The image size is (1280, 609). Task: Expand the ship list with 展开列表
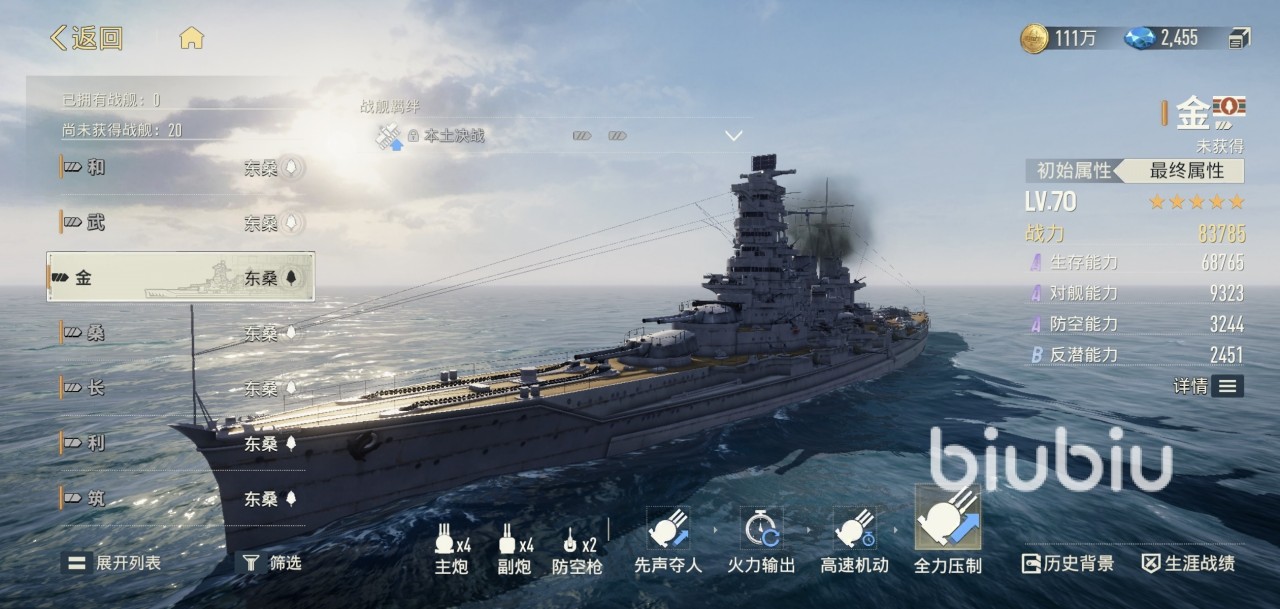pos(114,563)
